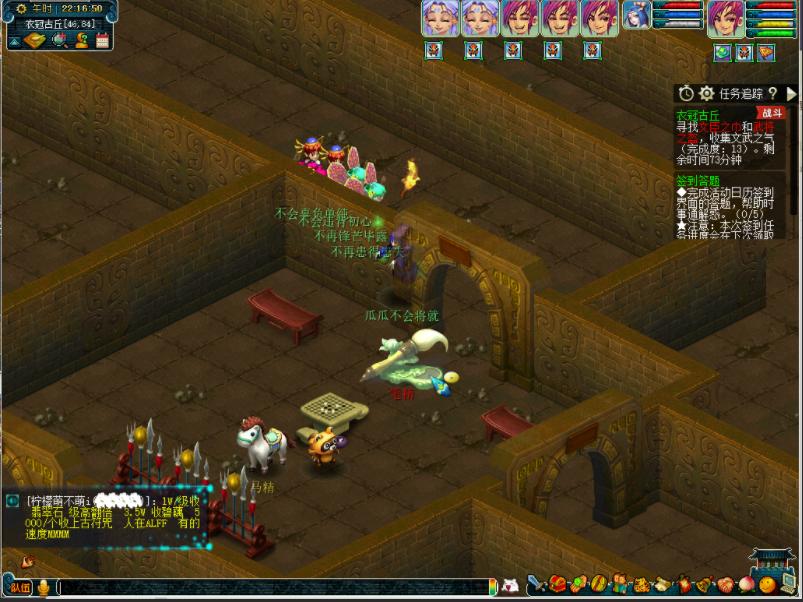Open the player's own character portrait
803x602 pixels.
click(725, 18)
